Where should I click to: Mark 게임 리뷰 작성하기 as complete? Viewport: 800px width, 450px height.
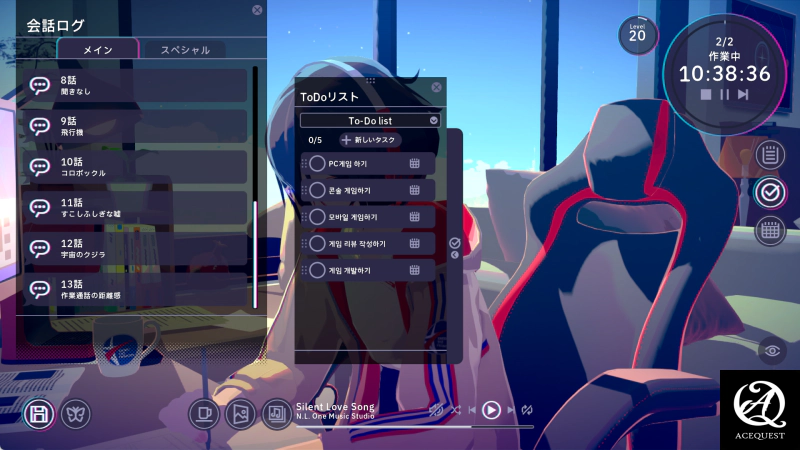pyautogui.click(x=317, y=243)
